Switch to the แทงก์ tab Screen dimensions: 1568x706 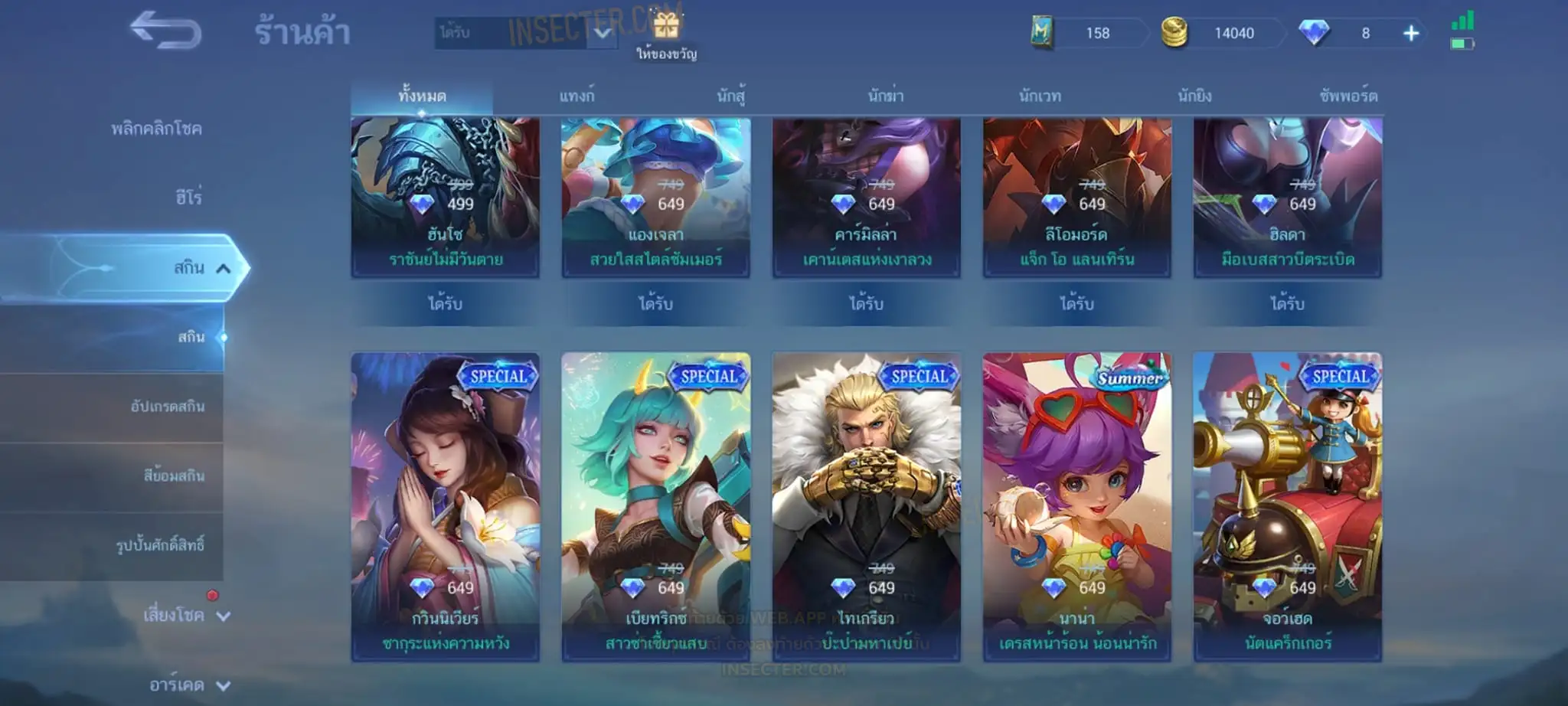click(x=577, y=96)
